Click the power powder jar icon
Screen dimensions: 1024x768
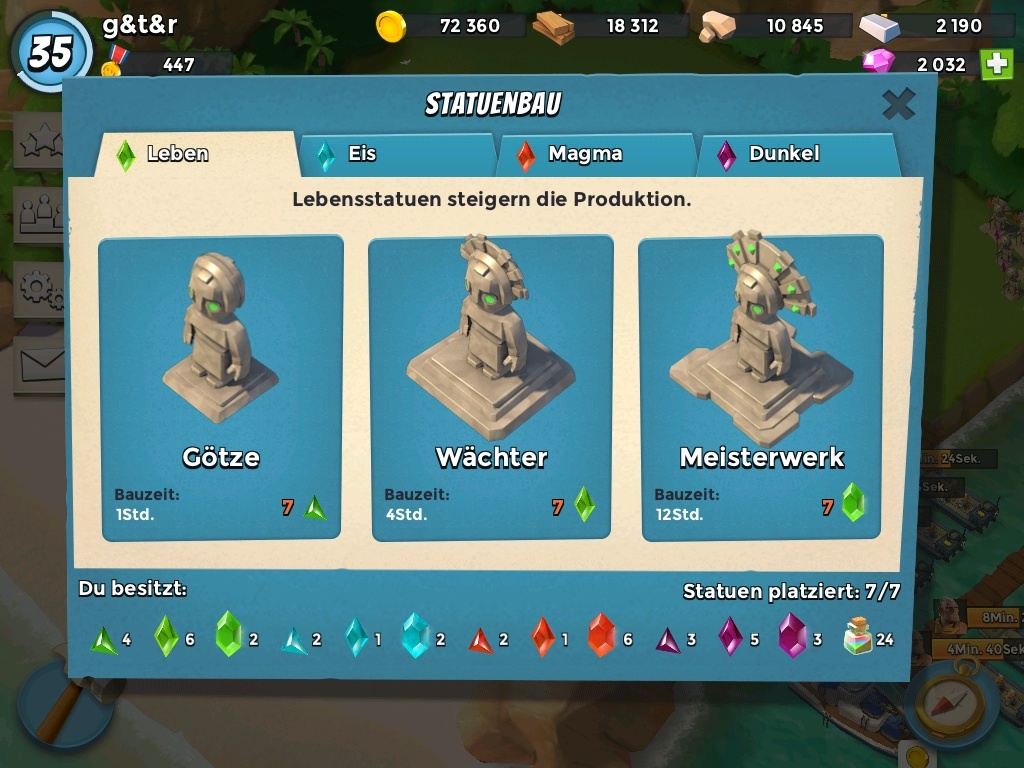pos(858,636)
